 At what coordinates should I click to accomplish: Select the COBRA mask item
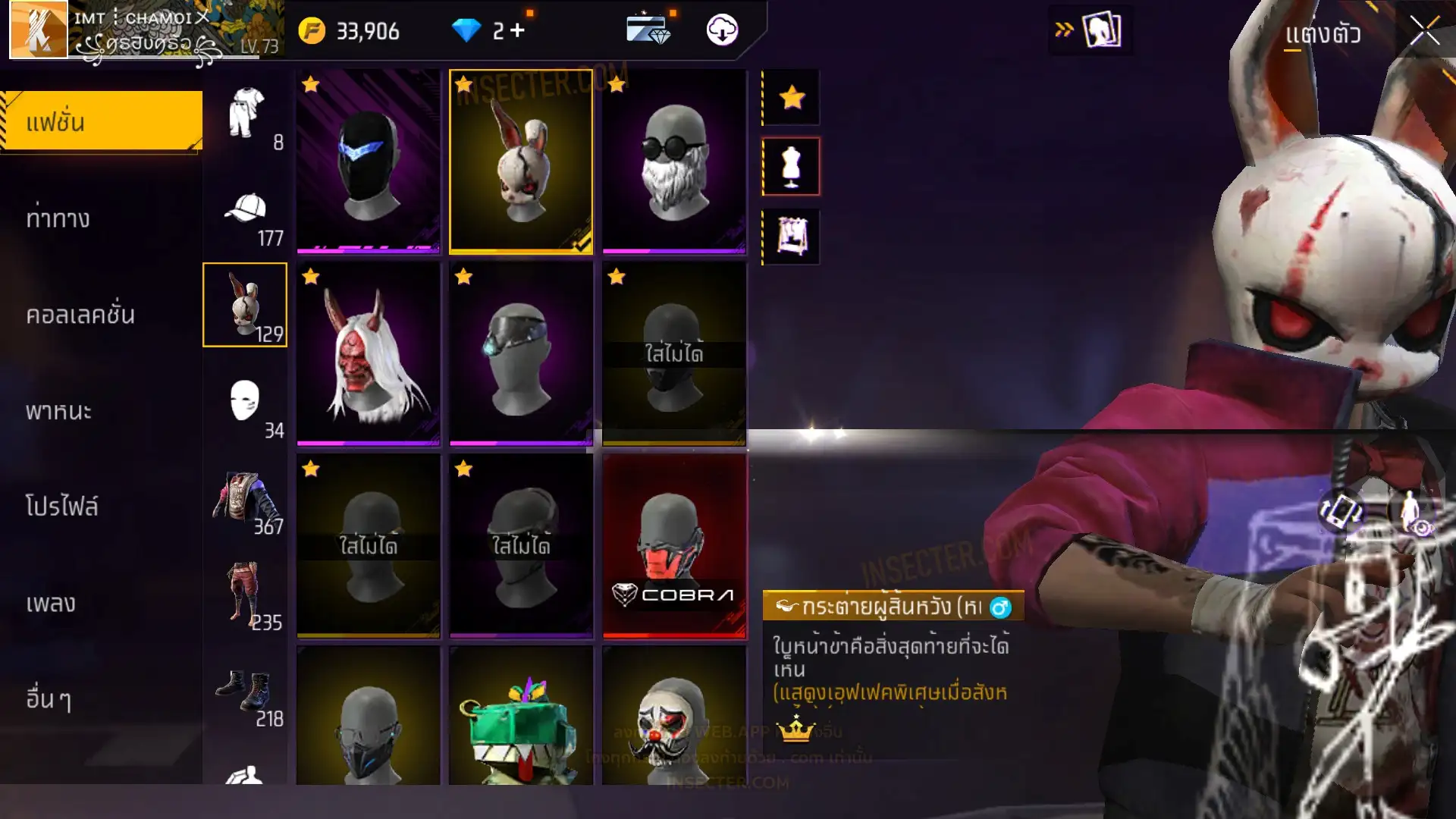(x=674, y=546)
